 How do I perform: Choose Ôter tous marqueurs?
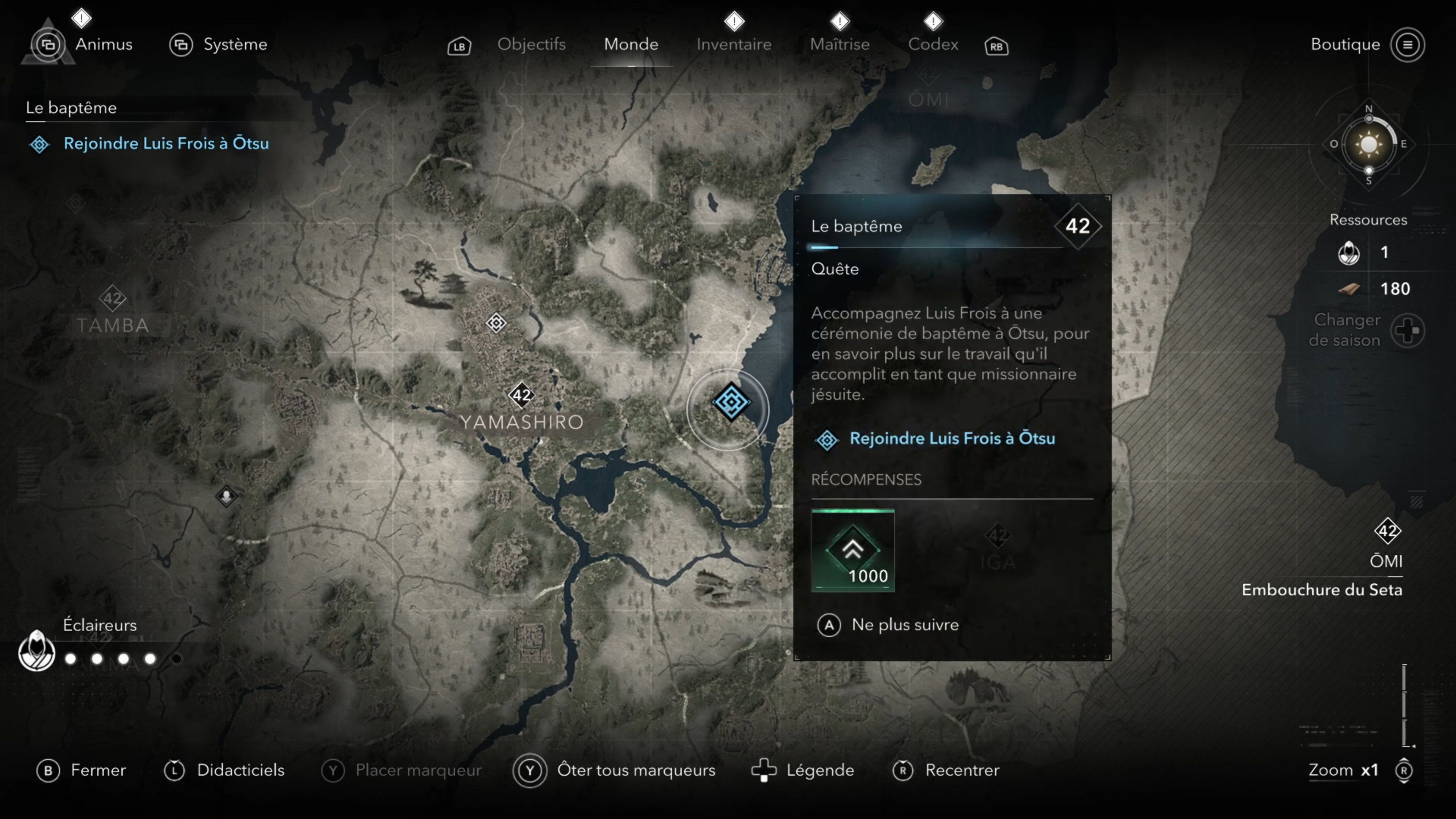pos(635,770)
